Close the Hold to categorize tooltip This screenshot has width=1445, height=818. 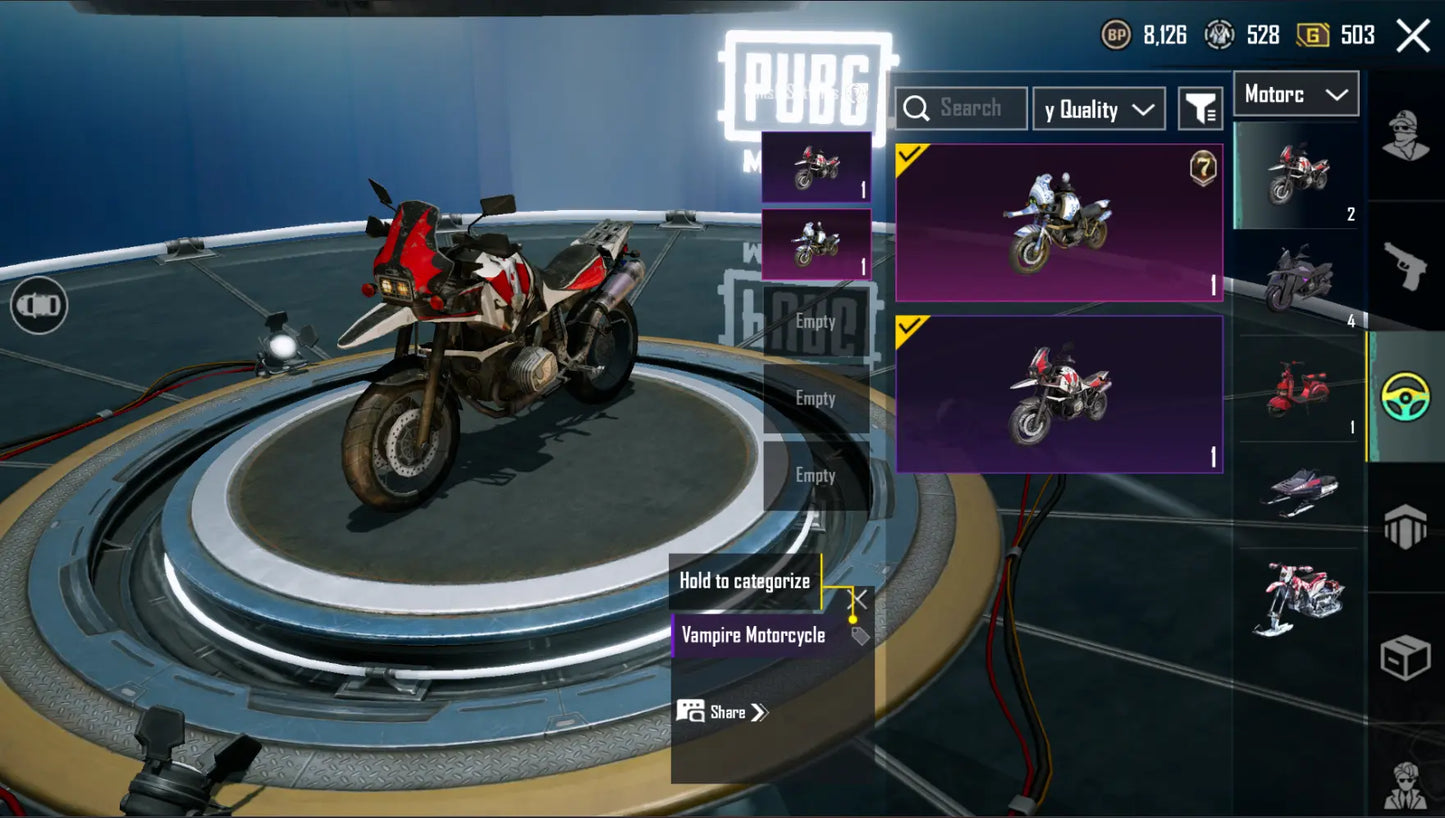[x=859, y=599]
